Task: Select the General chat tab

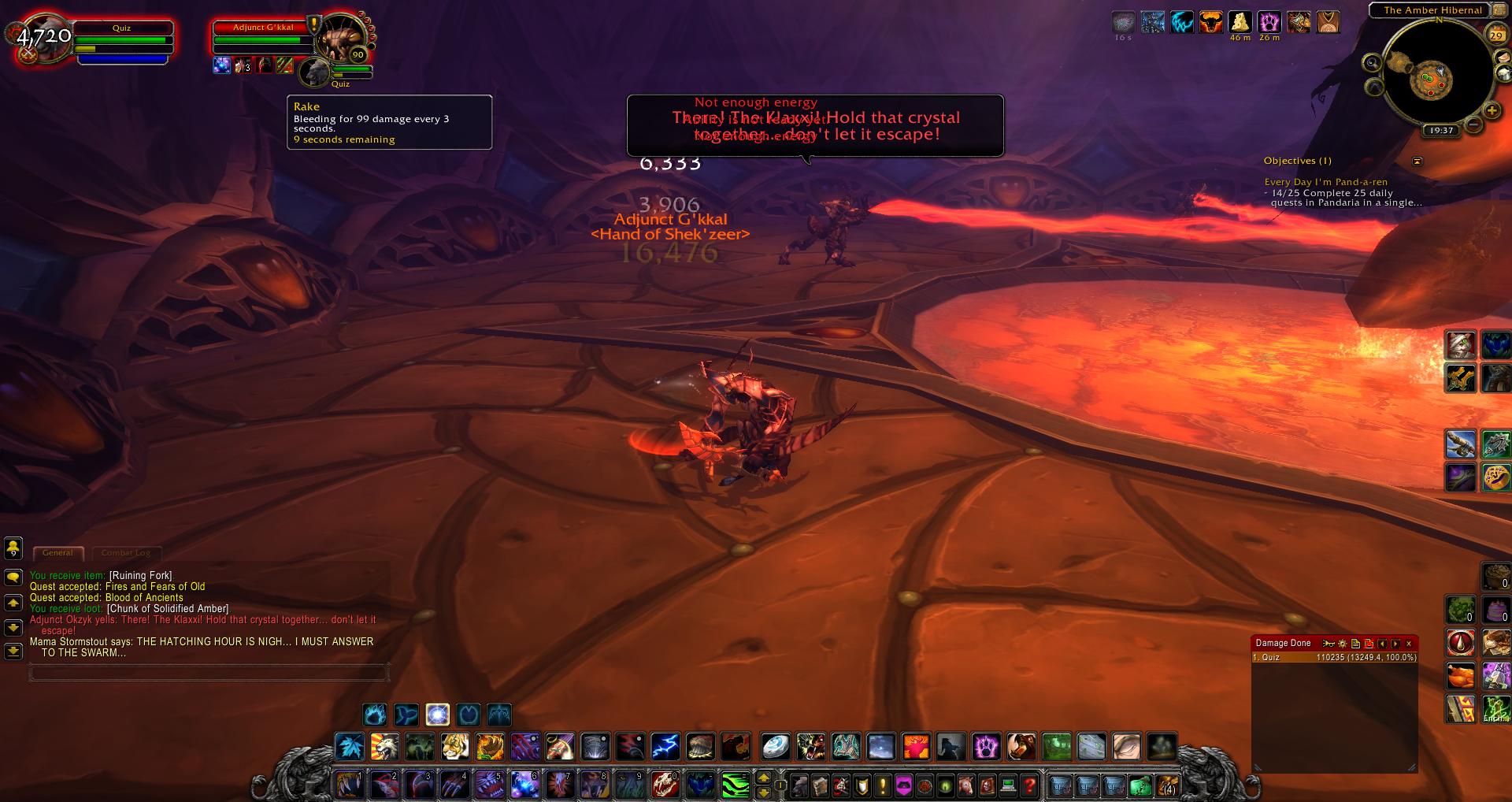Action: 57,553
